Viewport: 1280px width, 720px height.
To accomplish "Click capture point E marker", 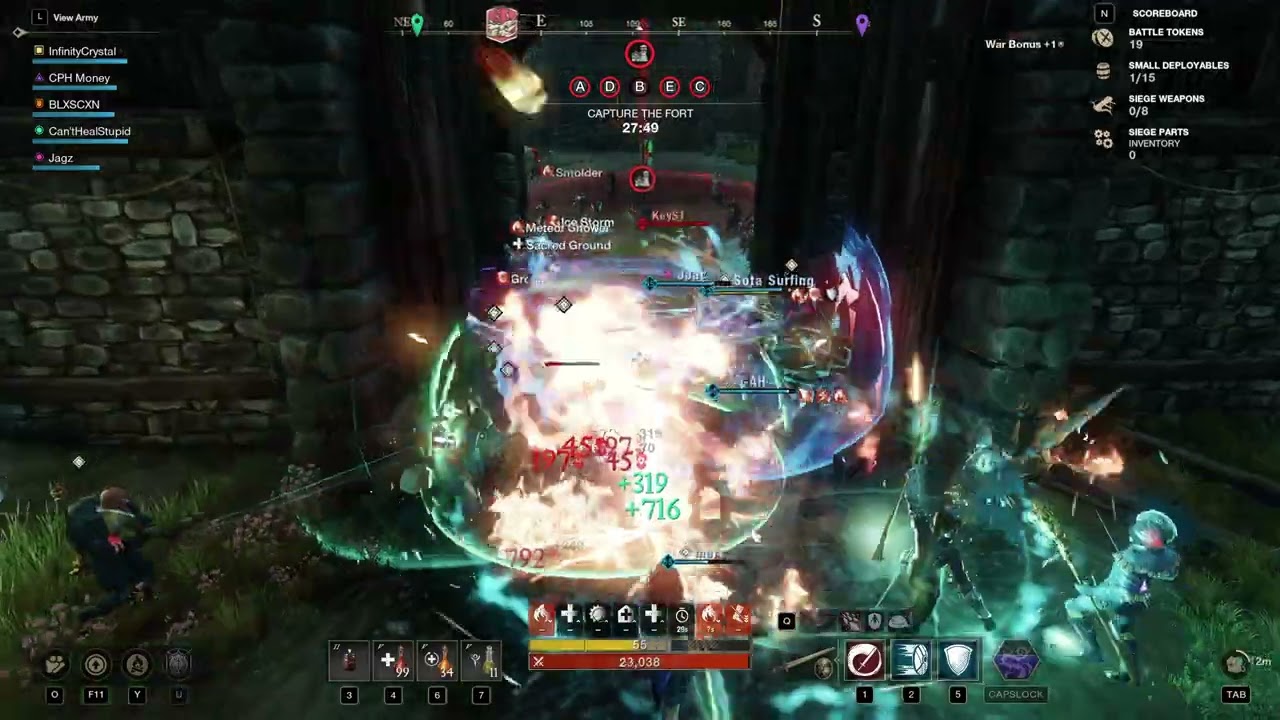I will click(670, 87).
